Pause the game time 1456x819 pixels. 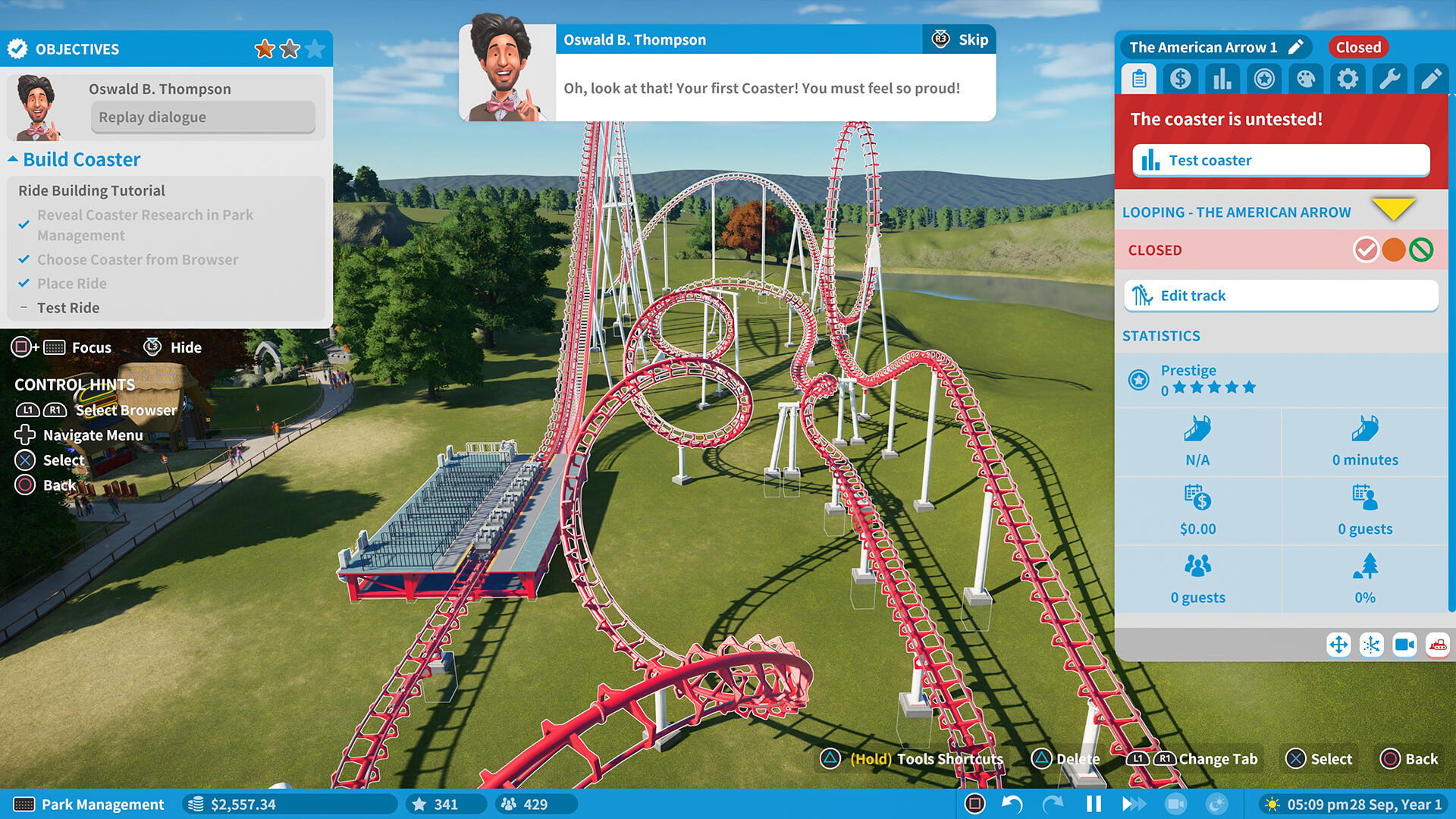point(1094,804)
